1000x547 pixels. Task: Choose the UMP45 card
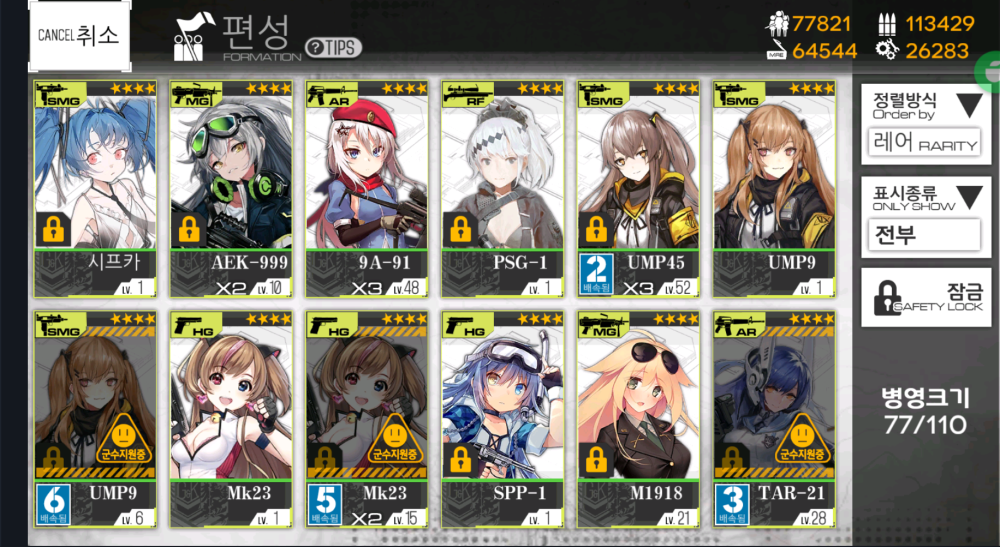[x=638, y=189]
